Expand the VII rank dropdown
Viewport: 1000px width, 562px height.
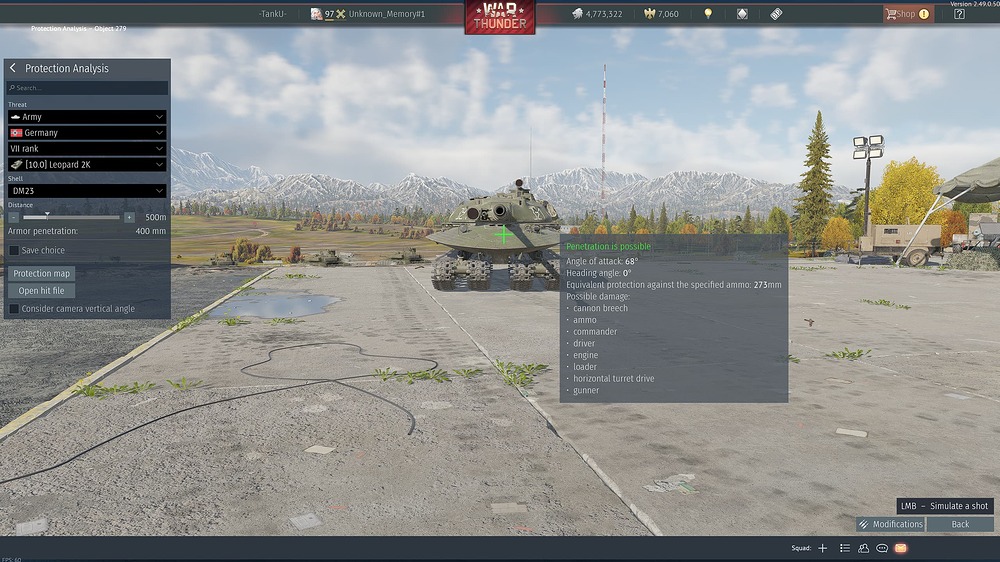(87, 148)
